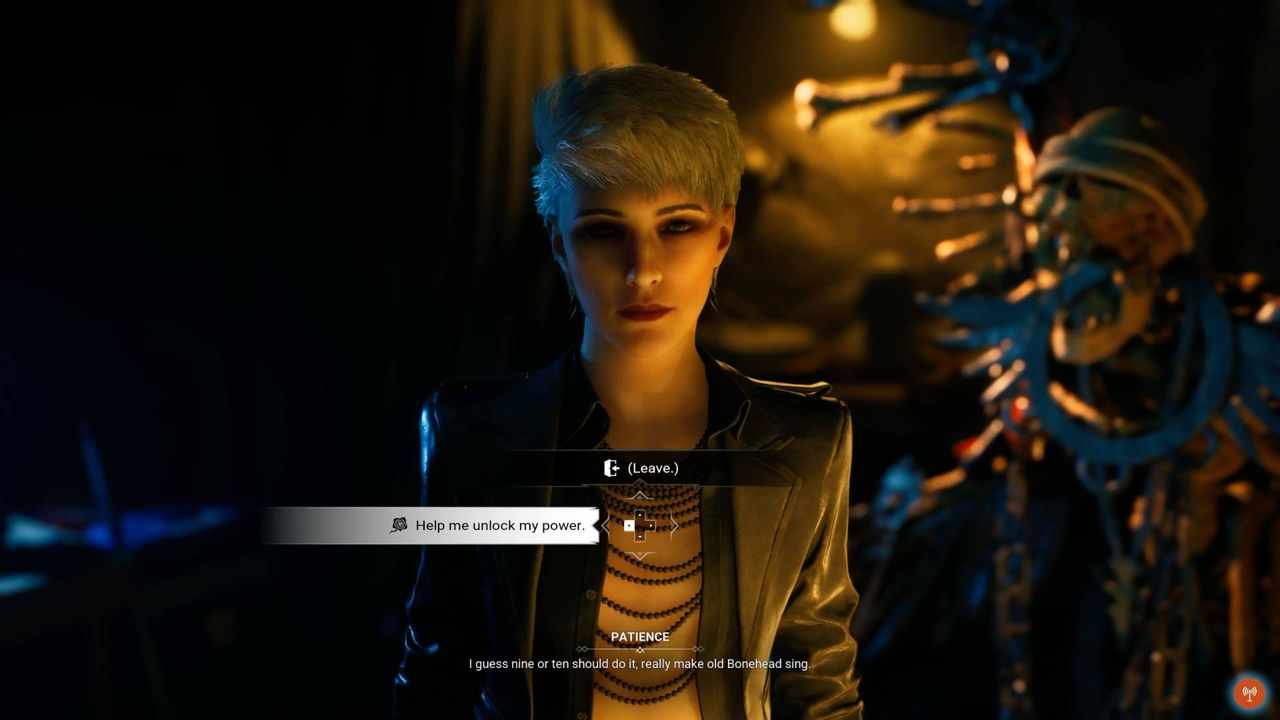Click the left button on the D-pad indicator
This screenshot has height=720, width=1280.
628,525
